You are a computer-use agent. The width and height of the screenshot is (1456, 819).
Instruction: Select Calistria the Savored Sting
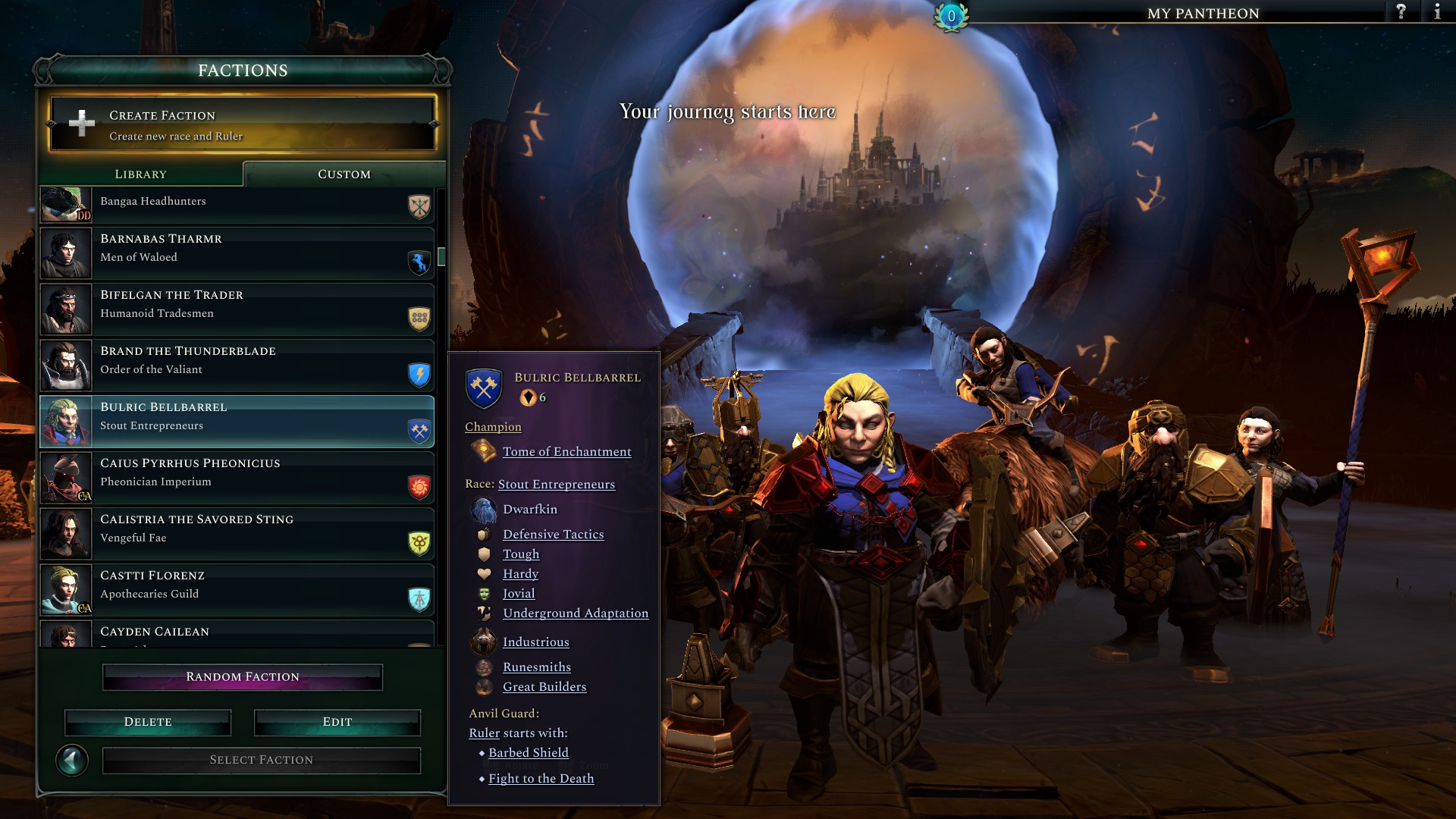coord(237,534)
